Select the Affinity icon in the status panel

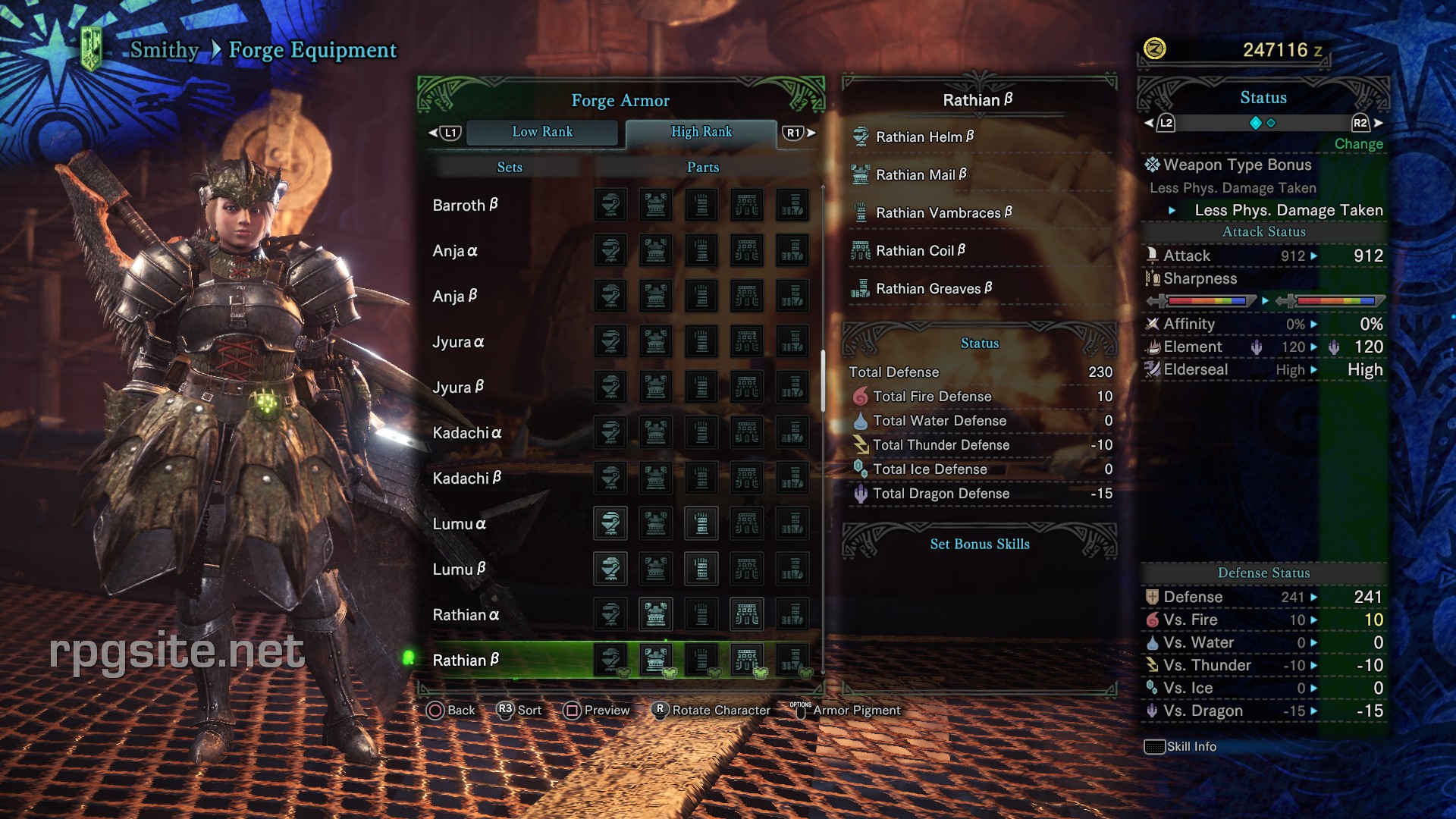(1153, 324)
